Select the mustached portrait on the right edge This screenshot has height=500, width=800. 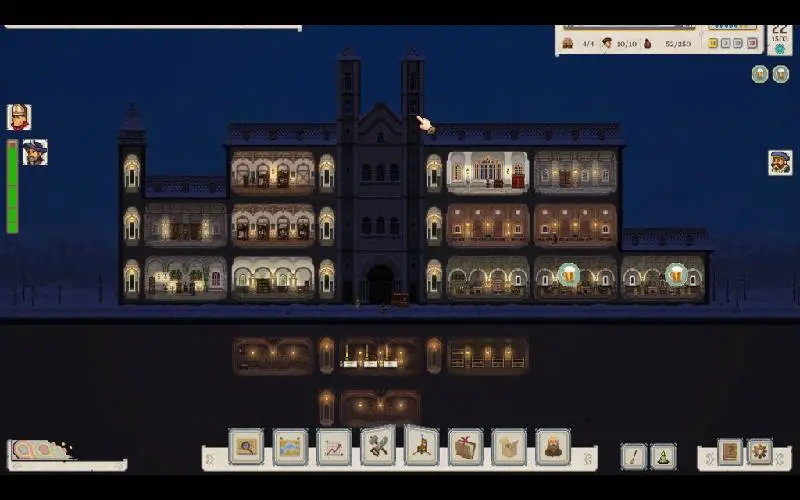pyautogui.click(x=780, y=162)
